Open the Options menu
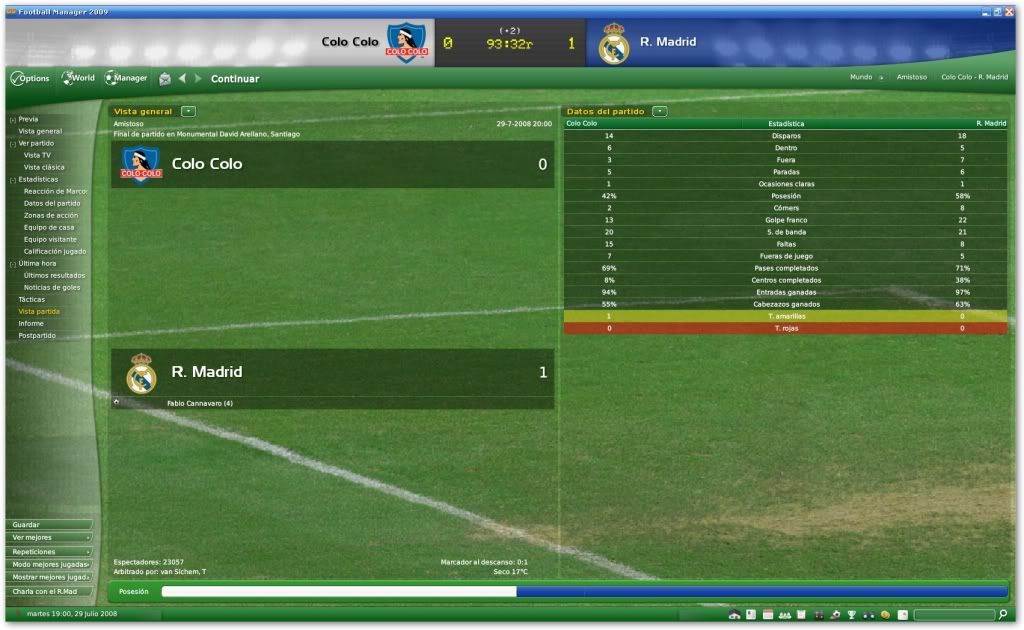This screenshot has width=1024, height=630. tap(30, 78)
